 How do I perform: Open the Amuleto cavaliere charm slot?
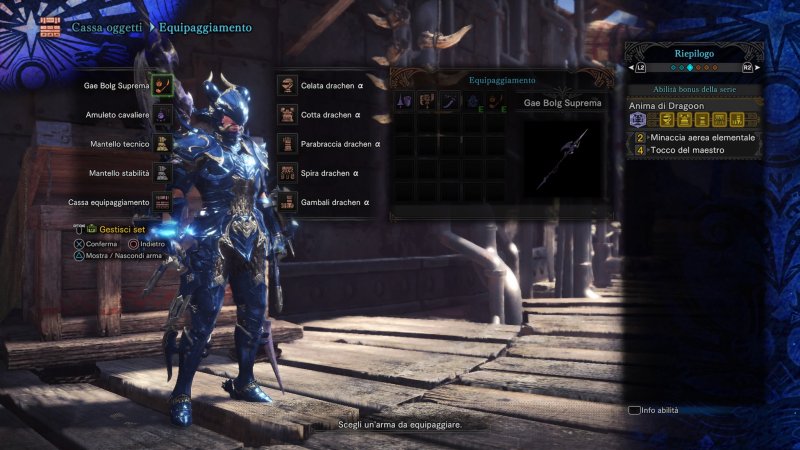[x=163, y=115]
